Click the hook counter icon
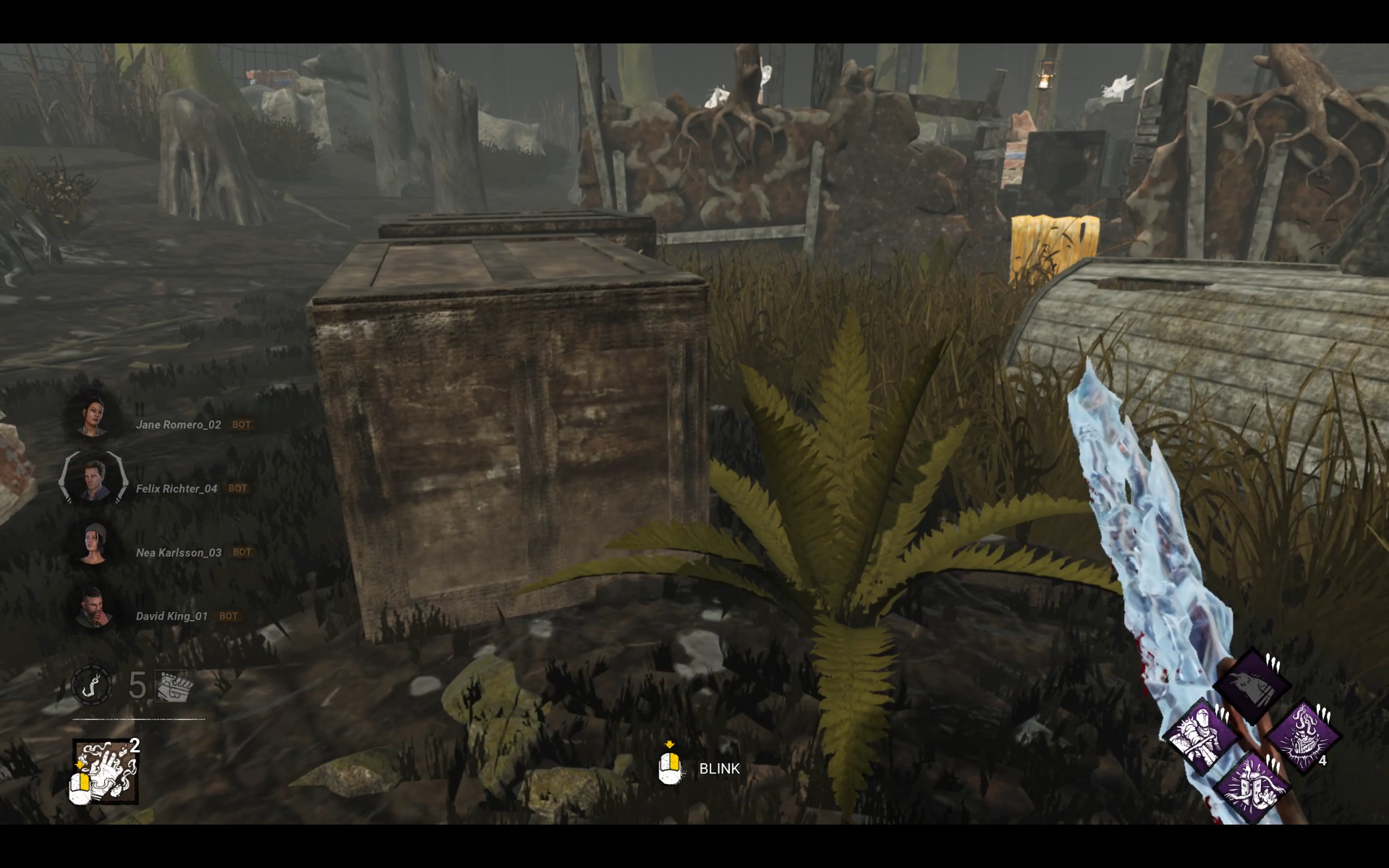 (91, 685)
